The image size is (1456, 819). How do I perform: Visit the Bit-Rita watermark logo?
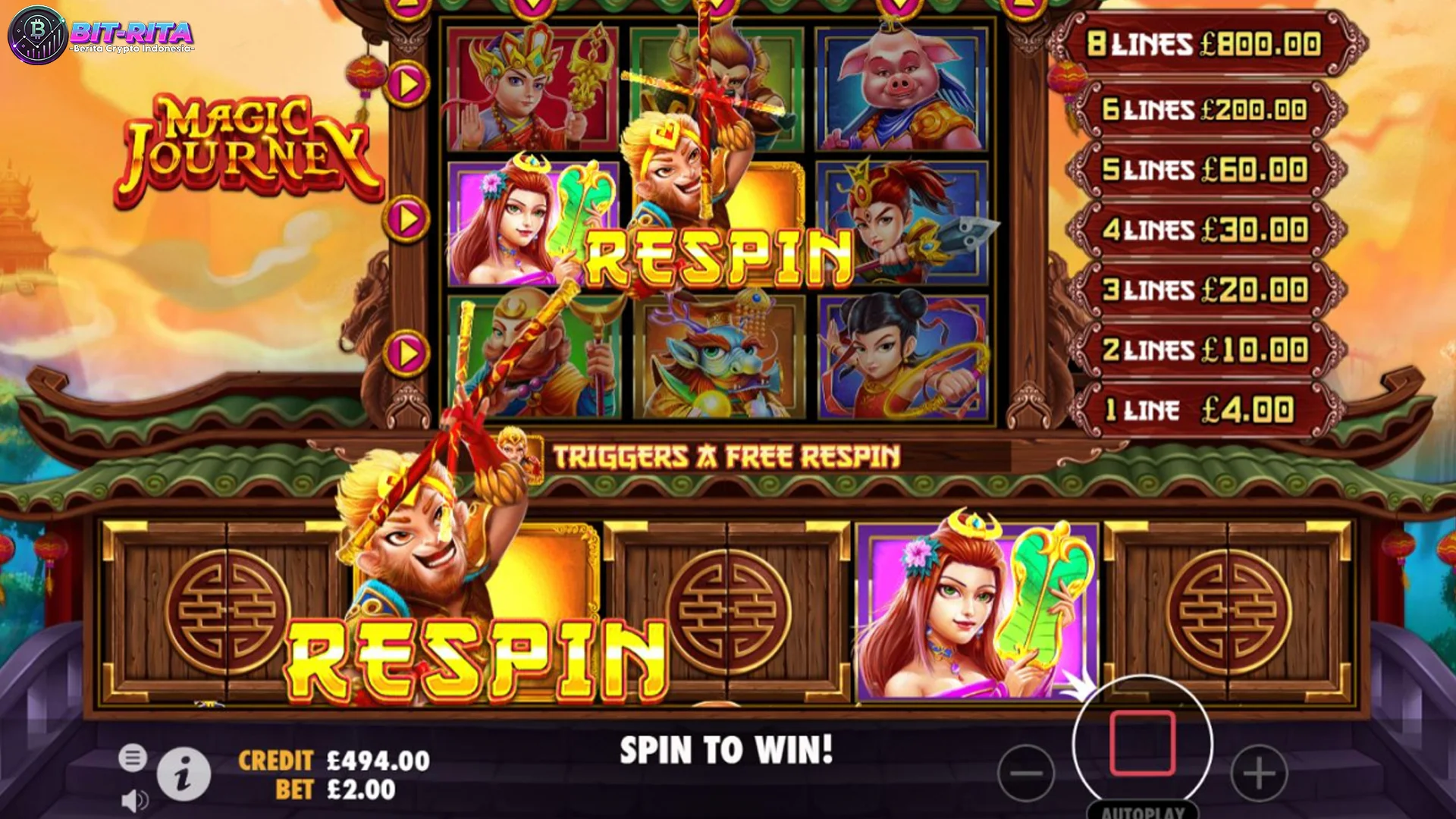tap(100, 35)
